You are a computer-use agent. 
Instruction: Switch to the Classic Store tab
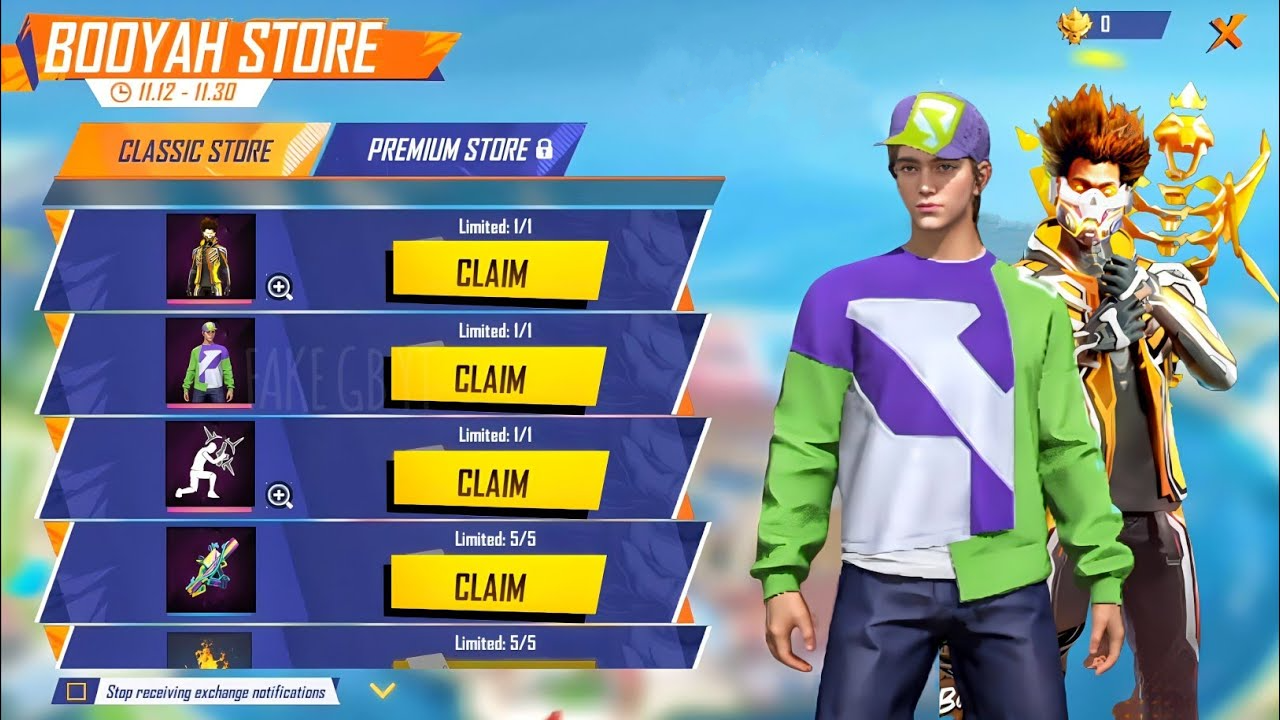[x=195, y=149]
